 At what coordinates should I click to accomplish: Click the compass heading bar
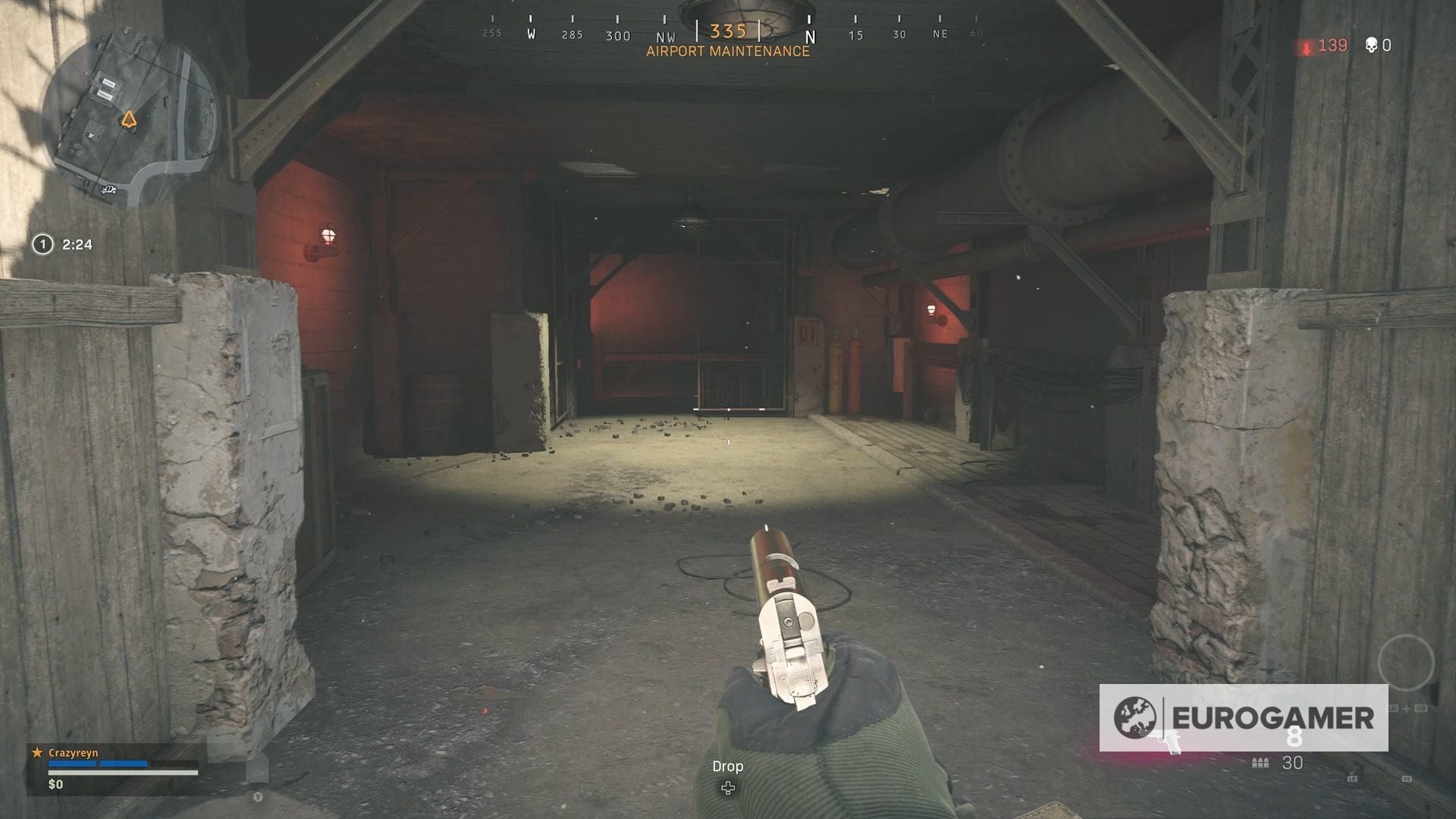pyautogui.click(x=728, y=33)
